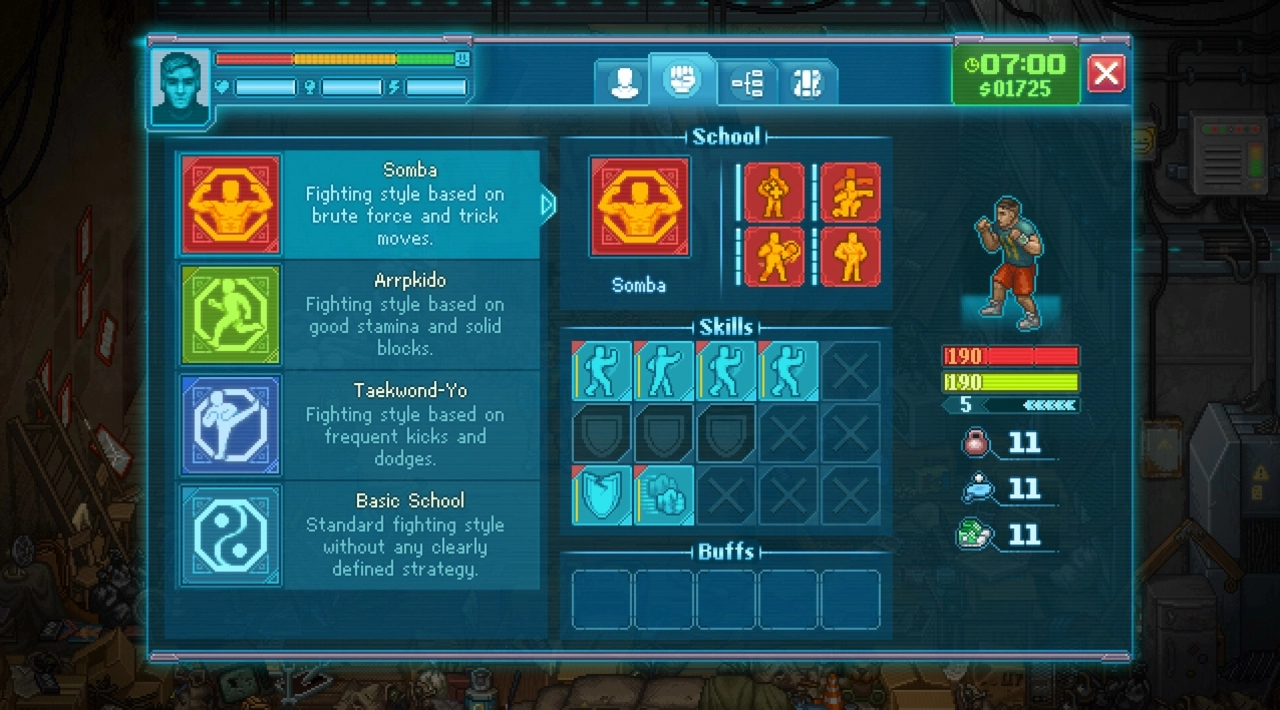
Task: Click the large Somba school emblem
Action: tap(639, 207)
